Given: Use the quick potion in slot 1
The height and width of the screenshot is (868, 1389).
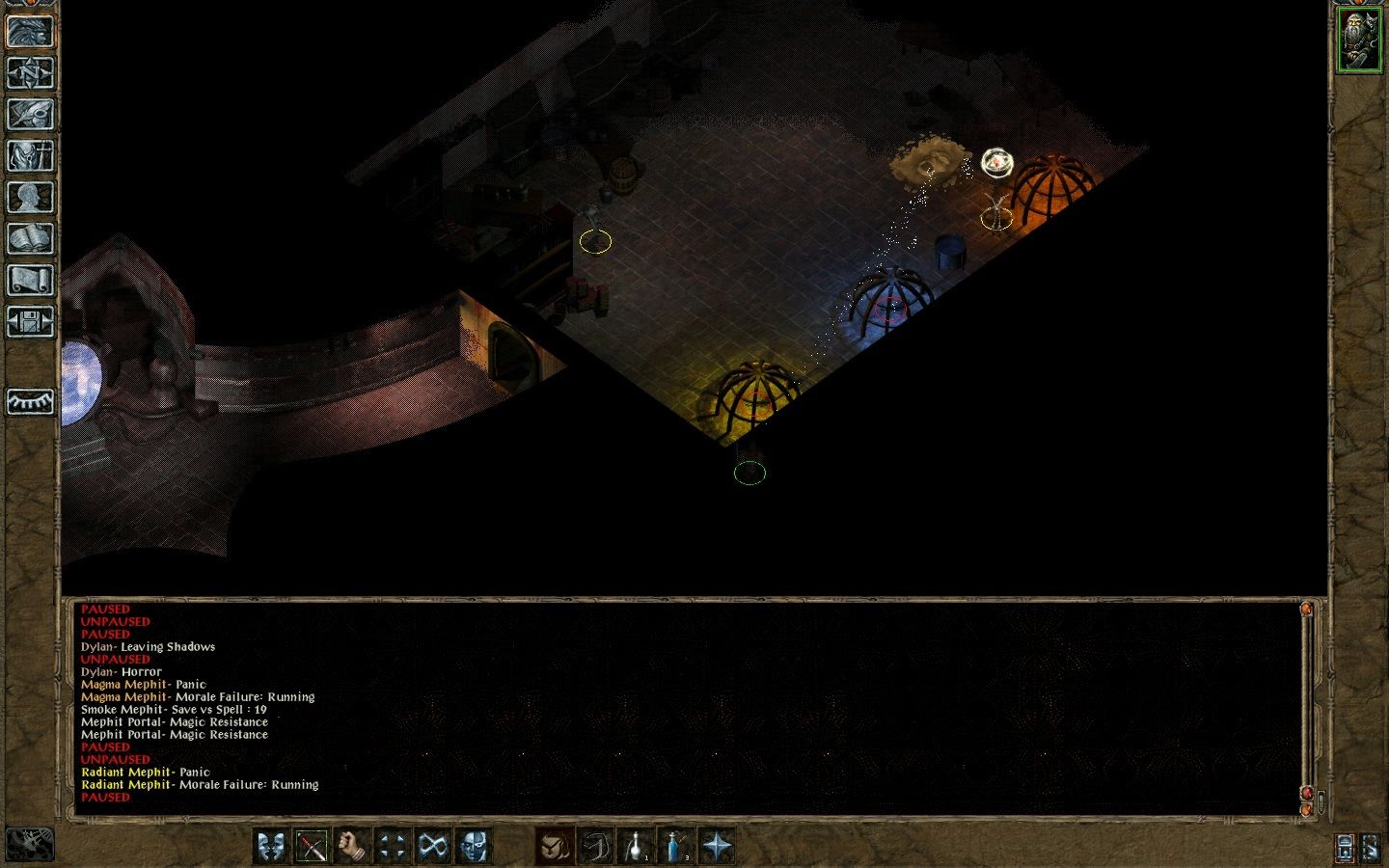Looking at the screenshot, I should [x=637, y=846].
